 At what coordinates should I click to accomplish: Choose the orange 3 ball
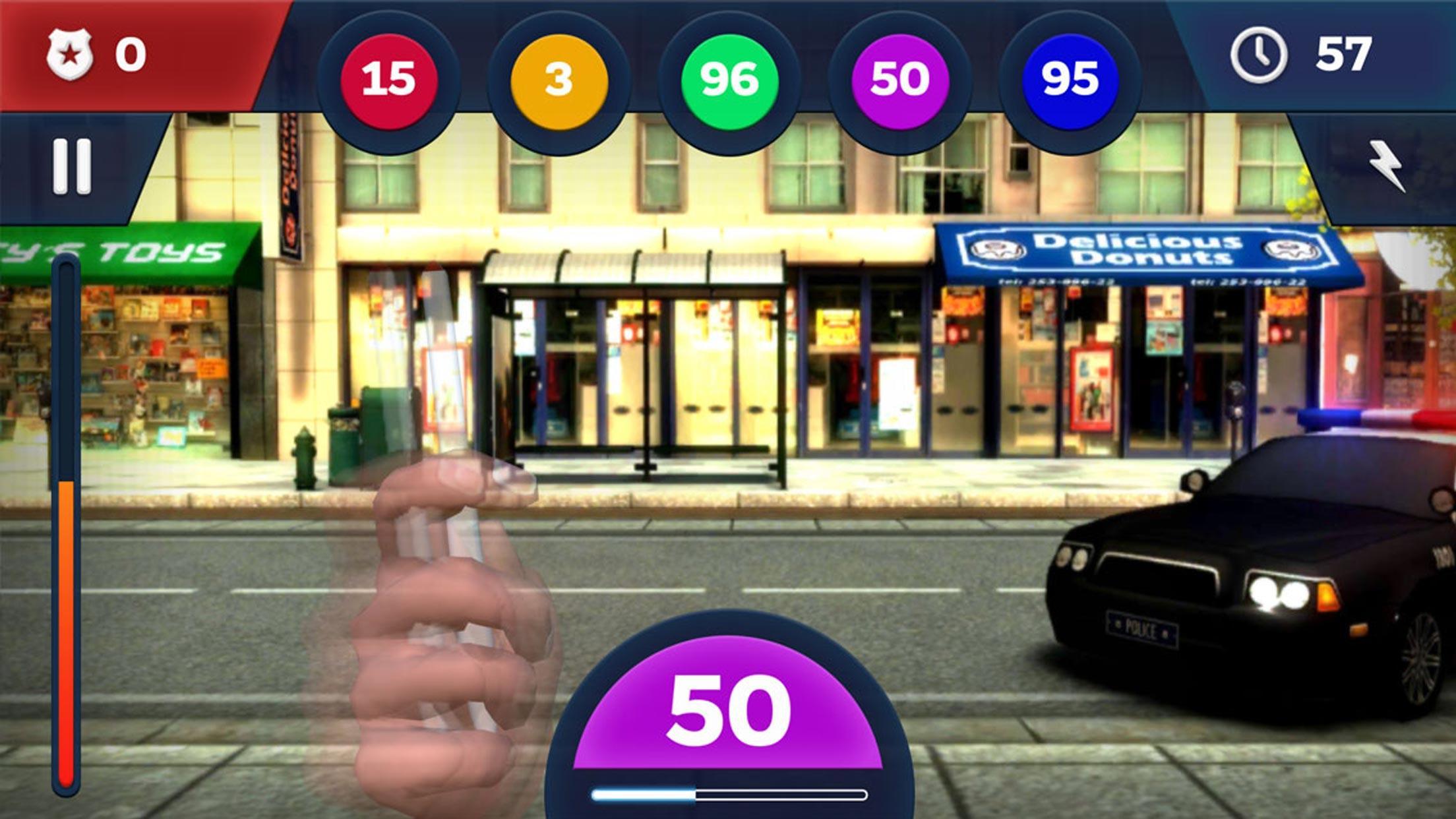559,80
